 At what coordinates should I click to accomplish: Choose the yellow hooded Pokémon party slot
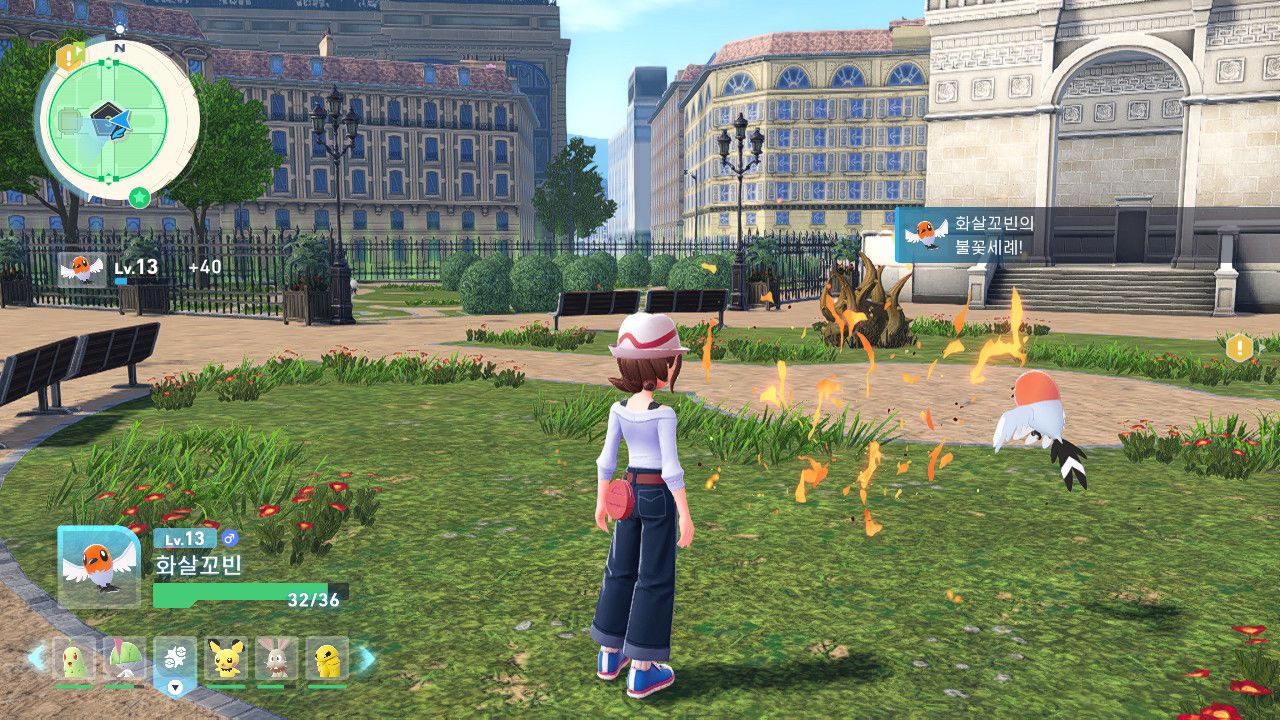click(x=327, y=659)
